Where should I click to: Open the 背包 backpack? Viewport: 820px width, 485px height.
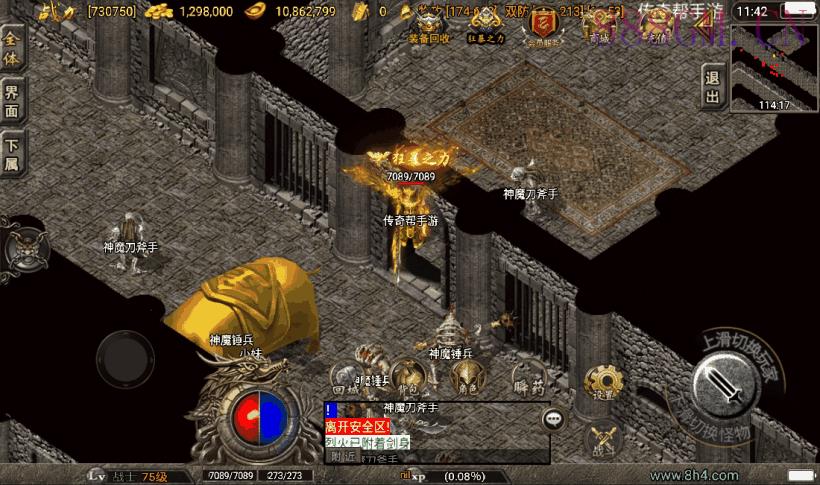[408, 378]
